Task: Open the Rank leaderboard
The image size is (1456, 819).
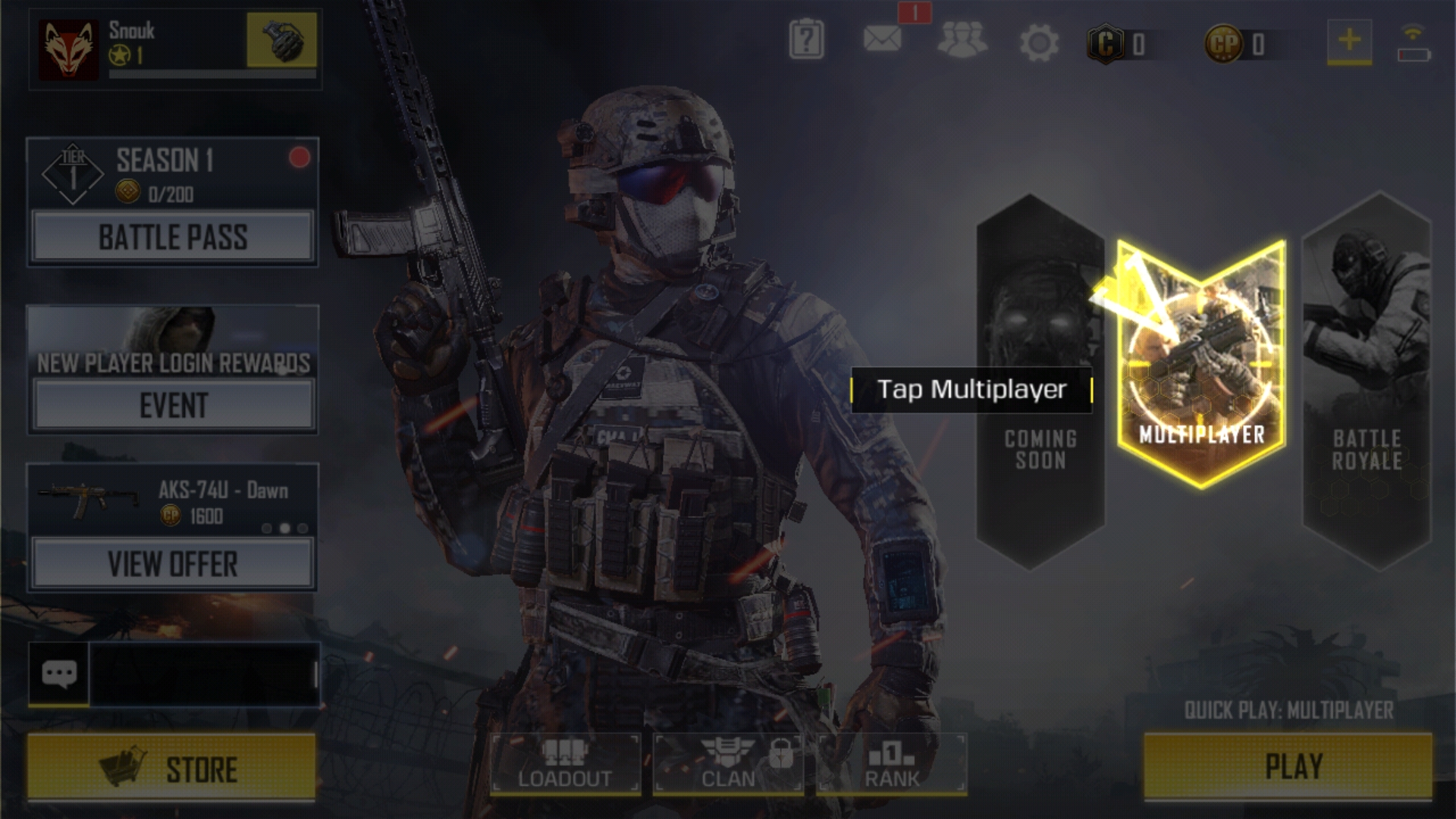Action: click(x=892, y=764)
